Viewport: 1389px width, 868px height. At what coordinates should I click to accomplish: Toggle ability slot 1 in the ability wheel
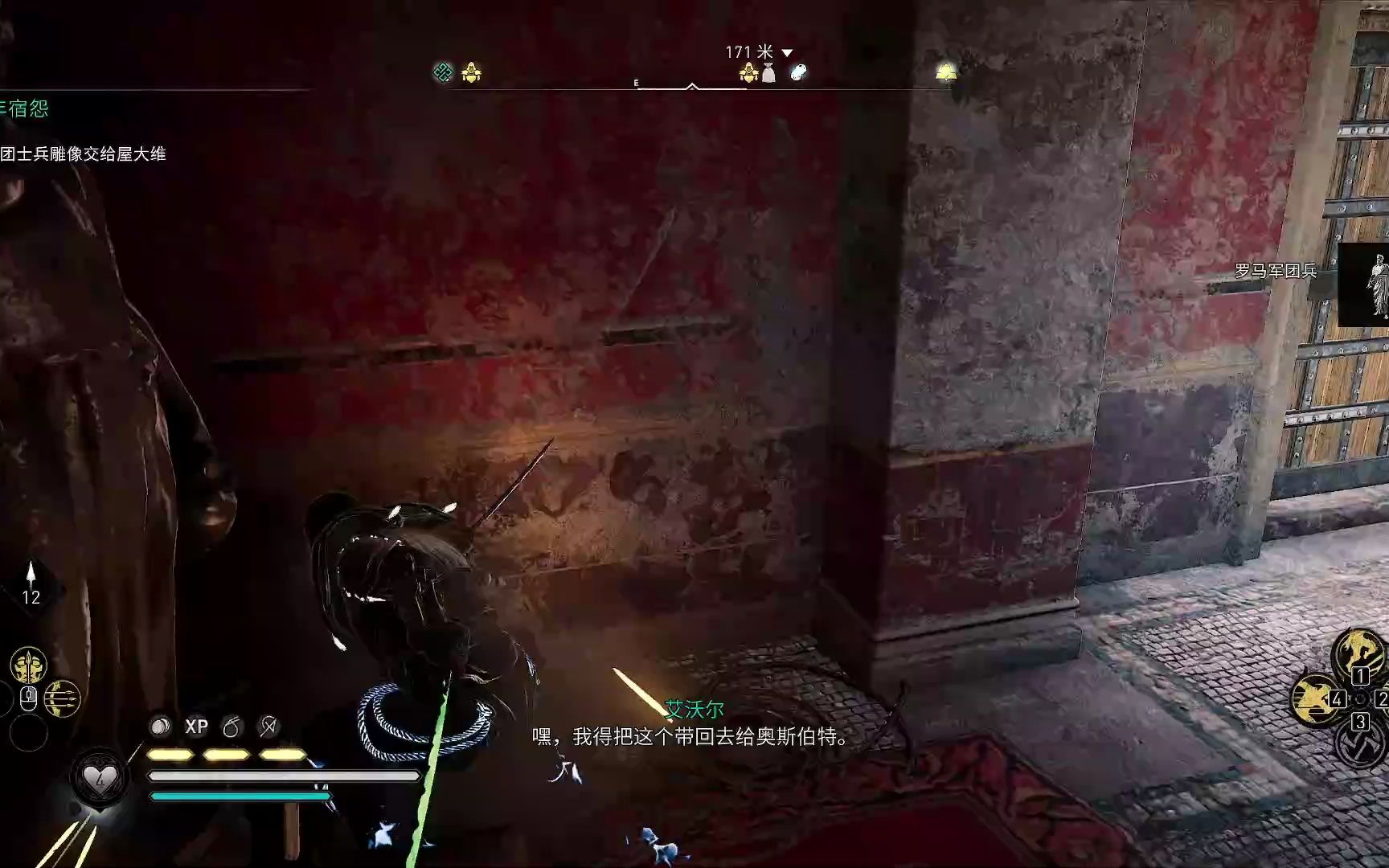(1360, 676)
